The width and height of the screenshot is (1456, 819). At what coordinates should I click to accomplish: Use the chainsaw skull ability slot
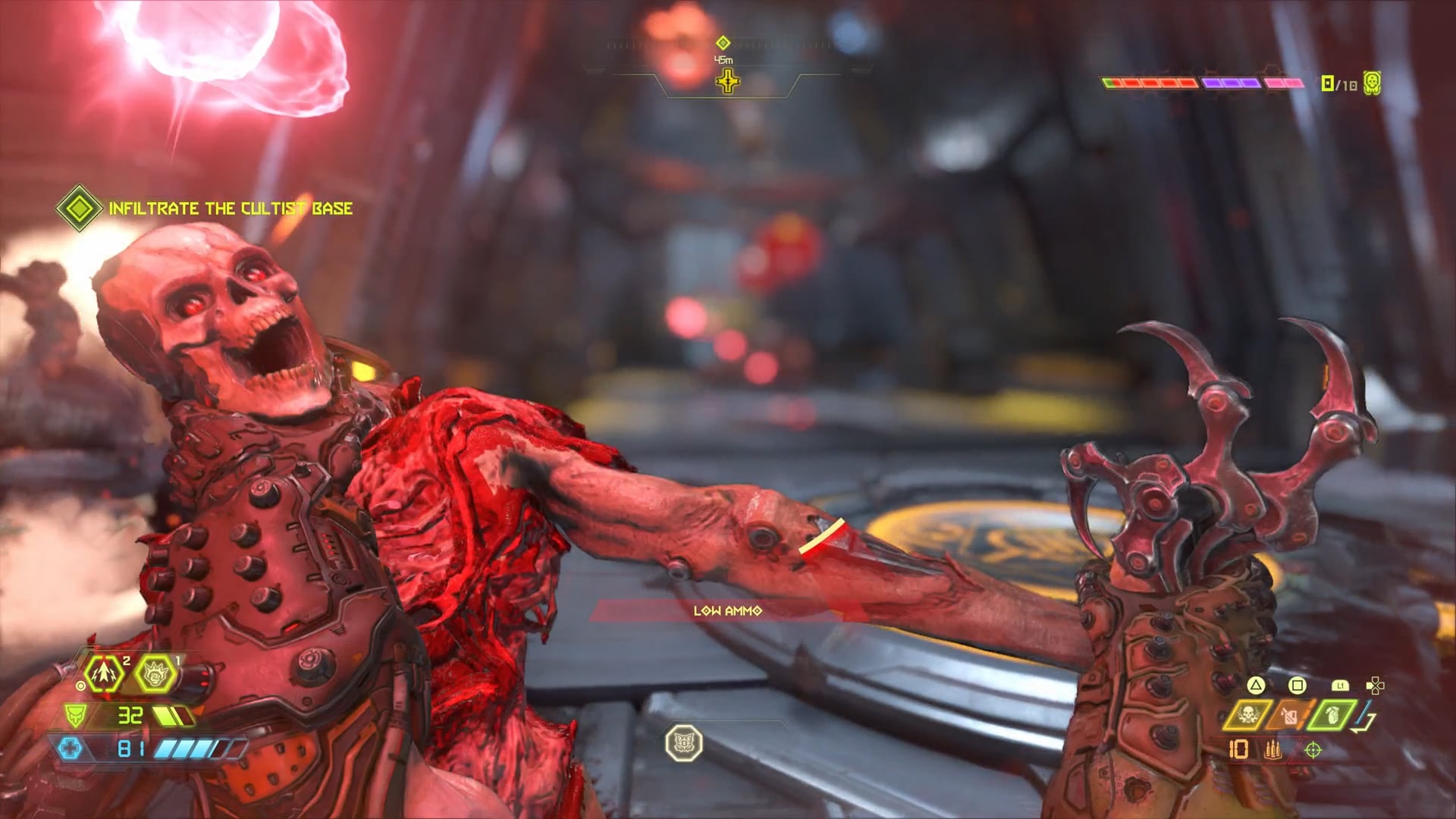pyautogui.click(x=1248, y=714)
